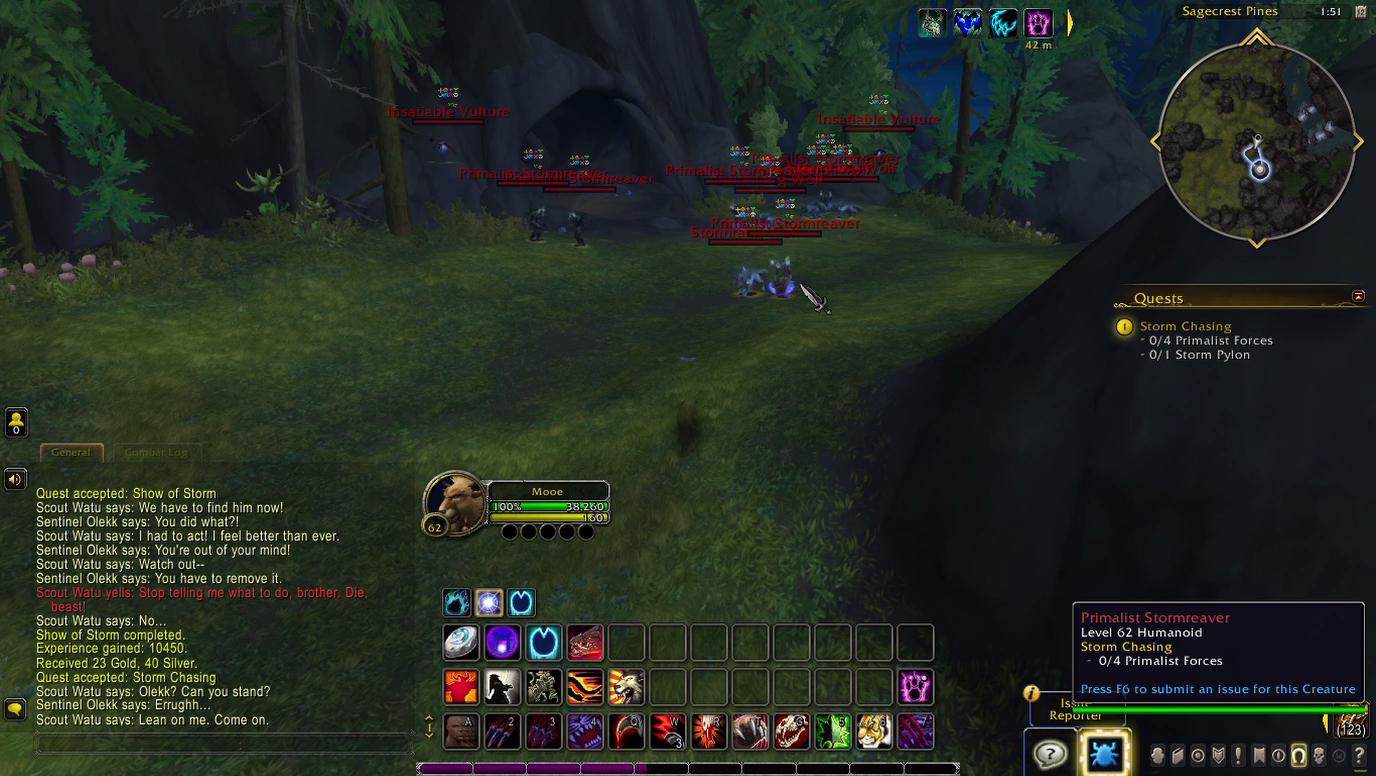The height and width of the screenshot is (776, 1376).
Task: Activate the green ability on key 5
Action: tap(832, 731)
